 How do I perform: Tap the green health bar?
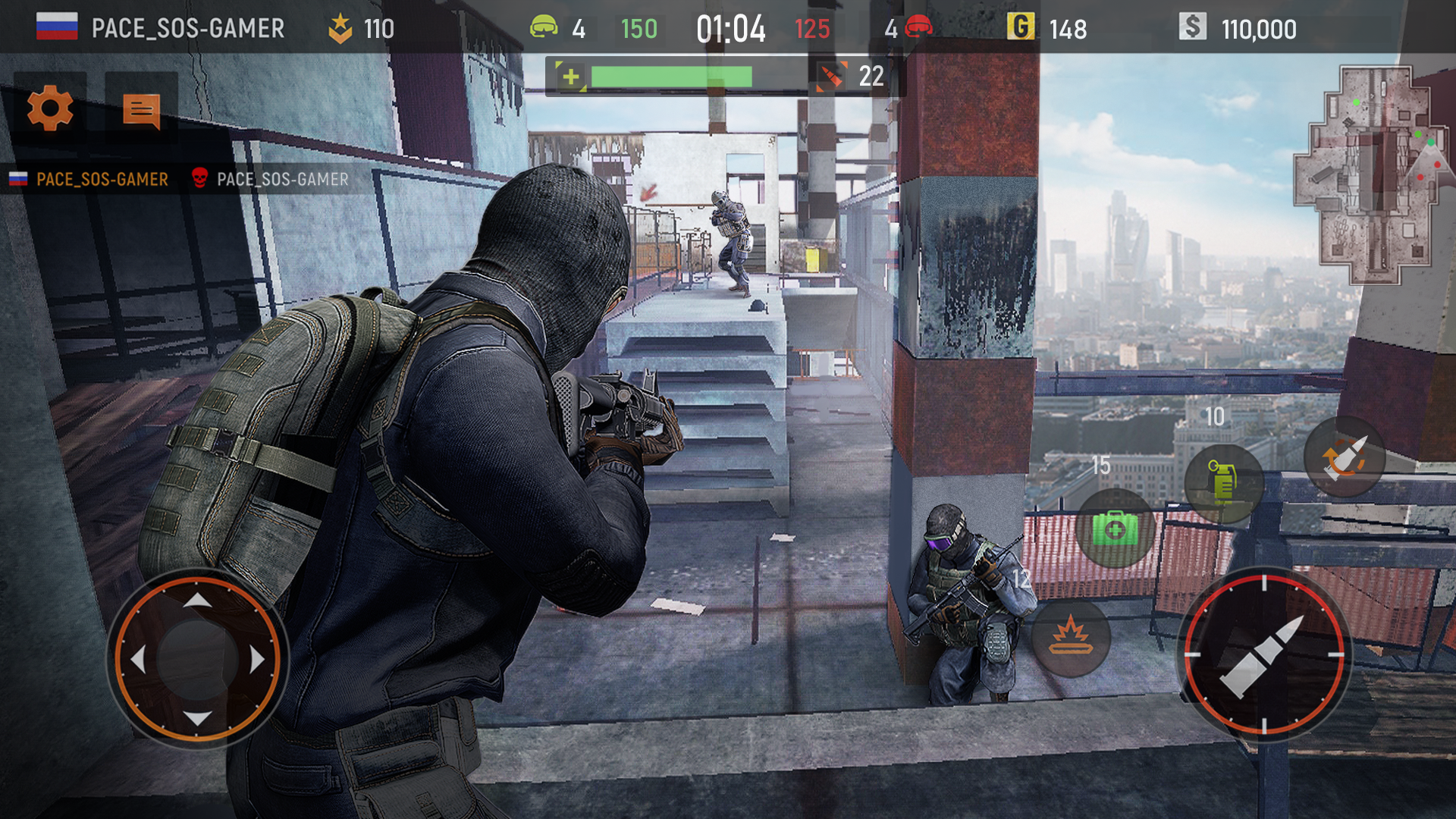671,76
